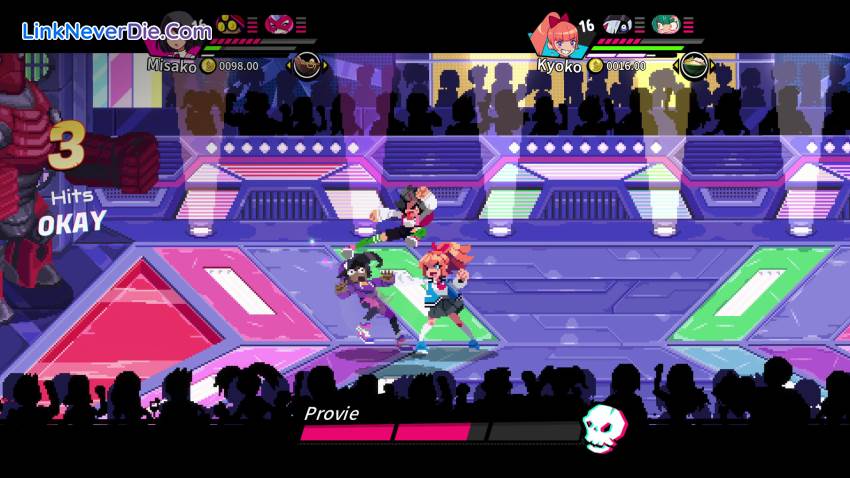Click Kyoko's green-haired recruit icon
The height and width of the screenshot is (478, 850).
tap(664, 23)
